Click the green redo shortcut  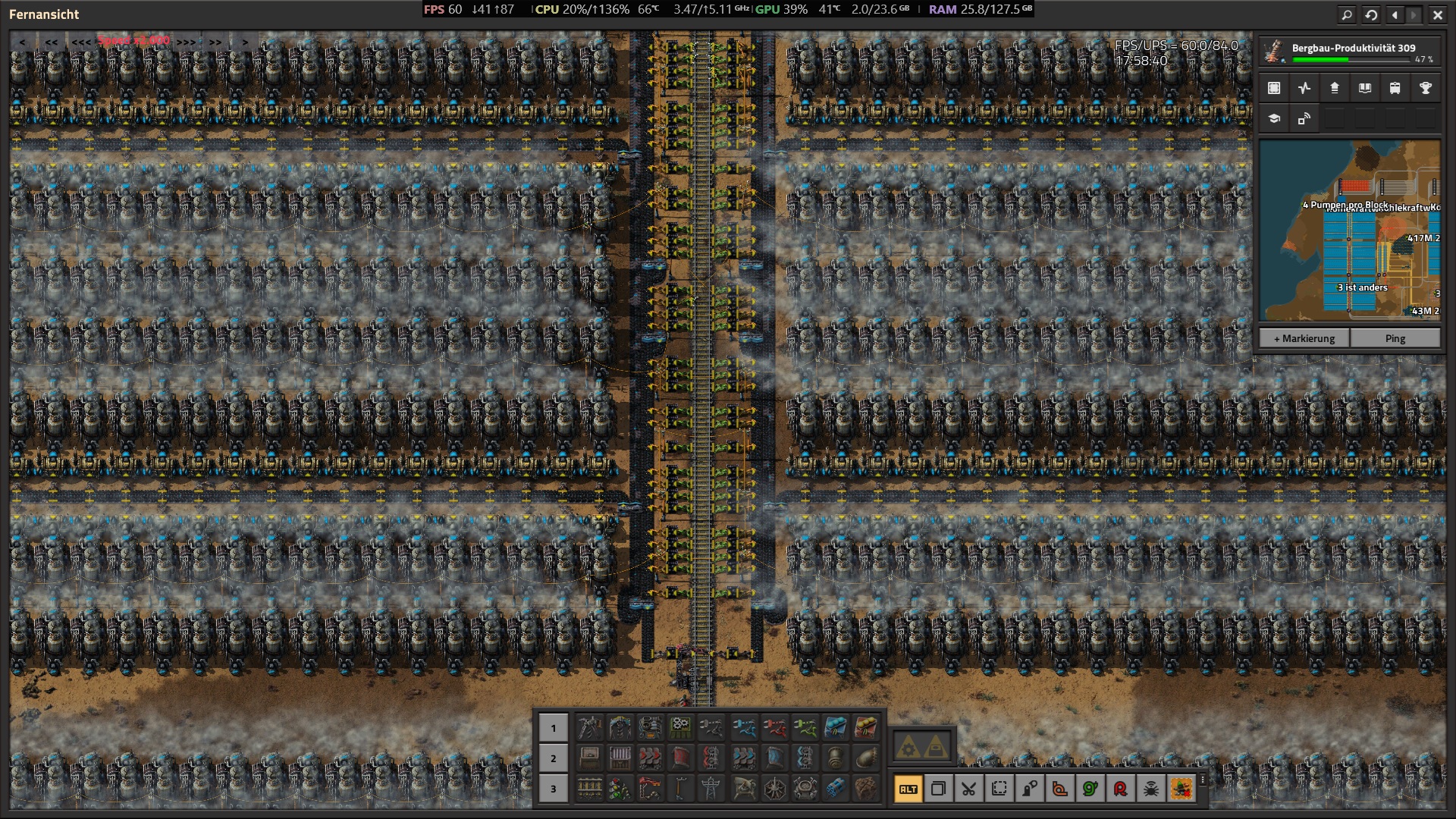pos(1090,789)
